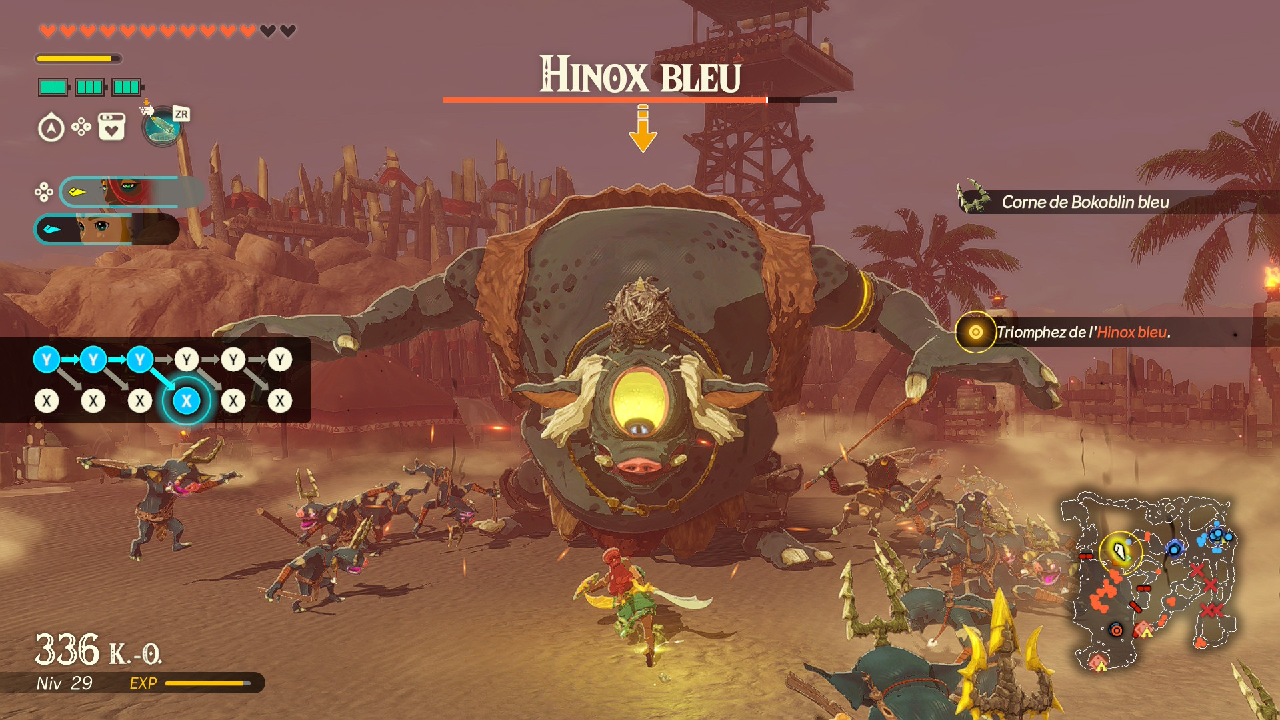The height and width of the screenshot is (720, 1280).
Task: Select the compass arrow icon
Action: (x=51, y=128)
